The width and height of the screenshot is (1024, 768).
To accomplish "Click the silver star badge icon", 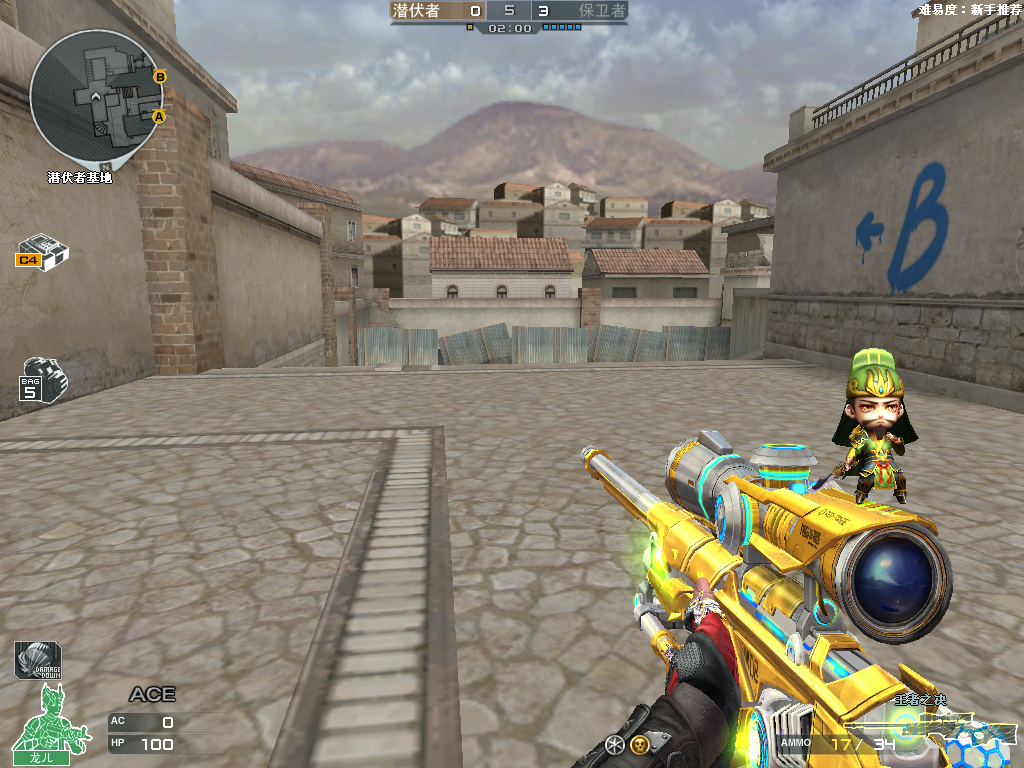I will [x=615, y=743].
